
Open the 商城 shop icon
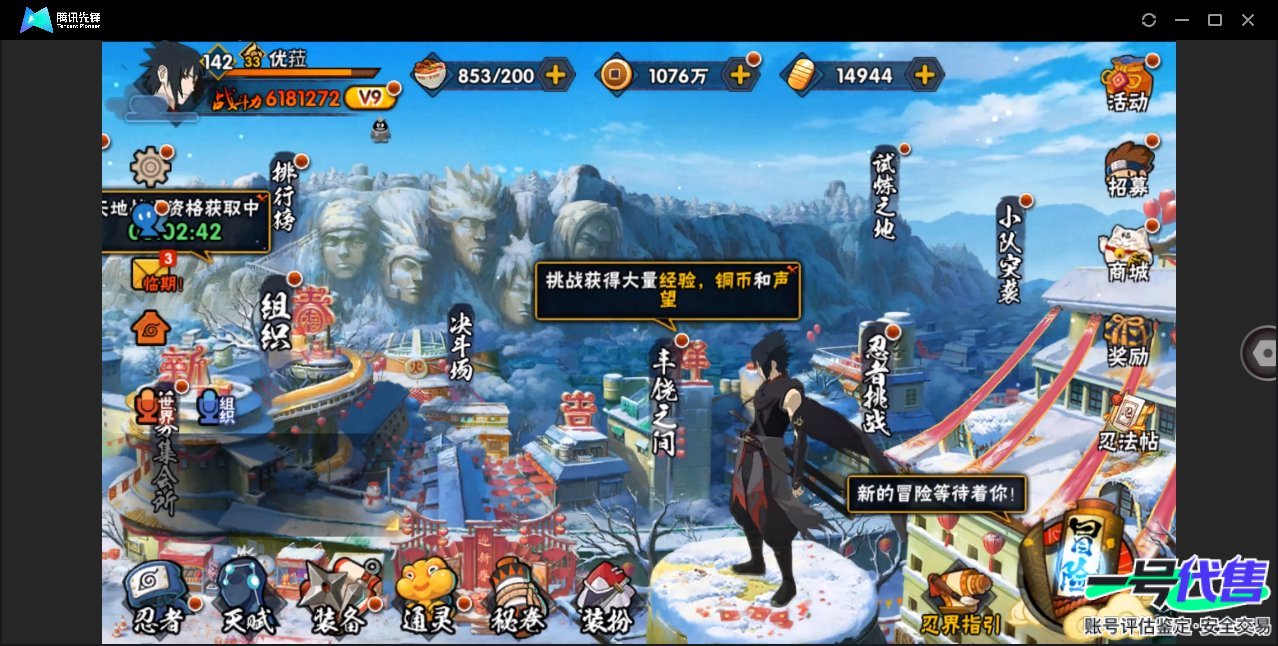tap(1127, 253)
